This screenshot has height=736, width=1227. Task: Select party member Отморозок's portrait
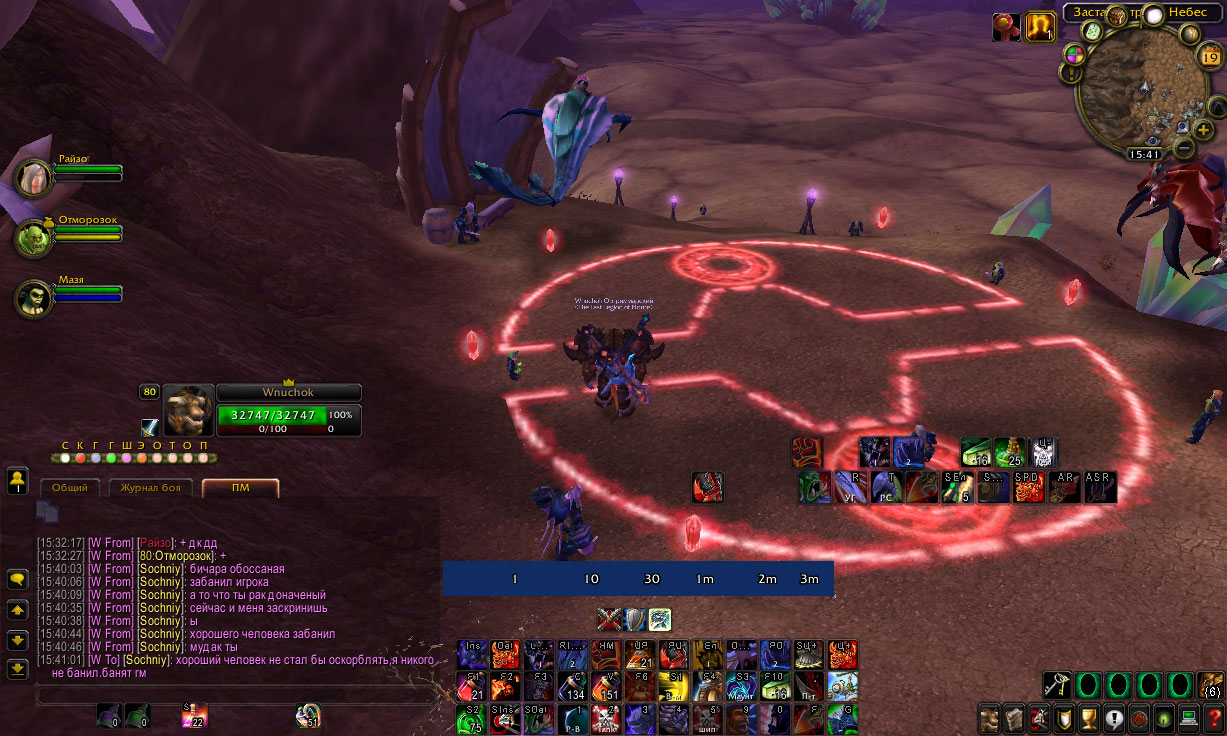coord(34,238)
